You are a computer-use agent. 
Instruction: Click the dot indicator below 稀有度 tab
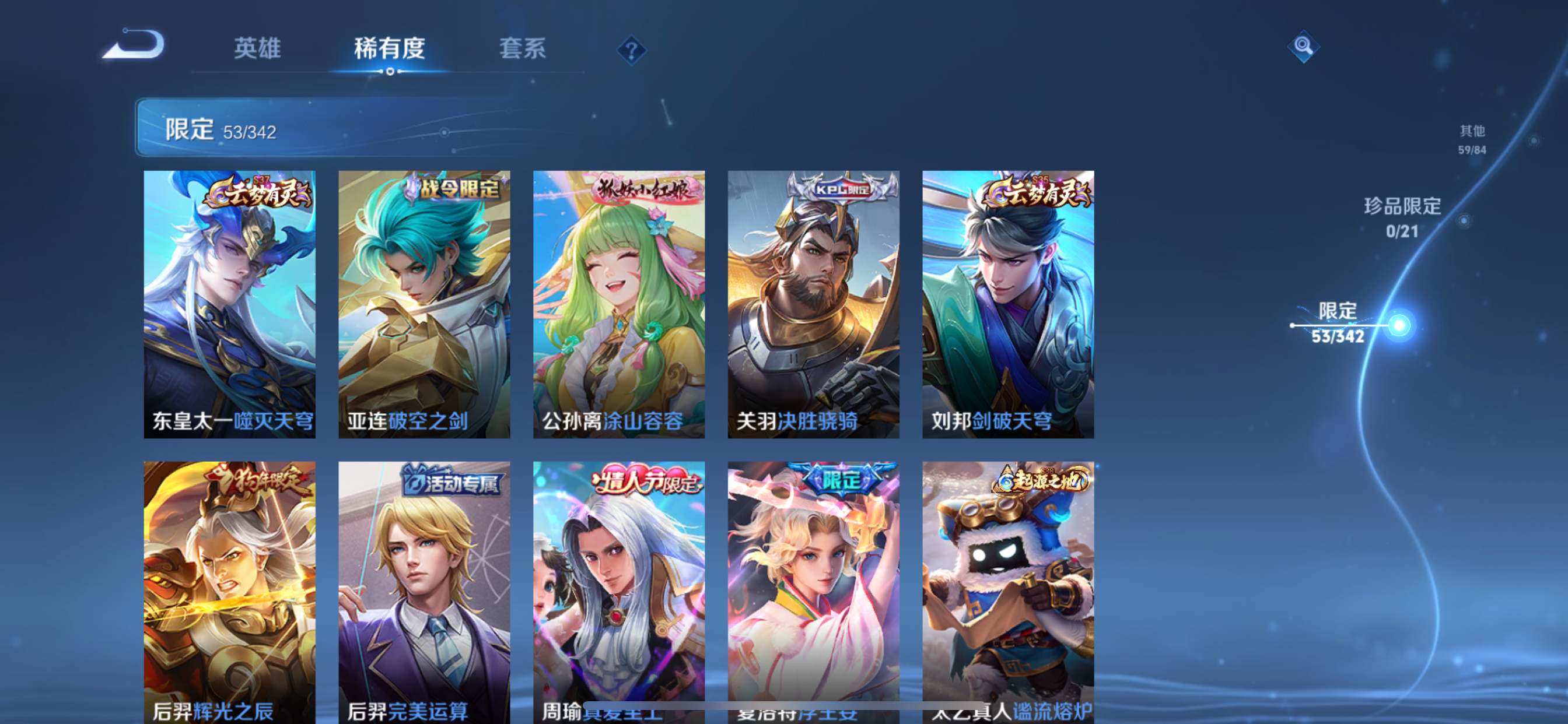click(x=391, y=73)
